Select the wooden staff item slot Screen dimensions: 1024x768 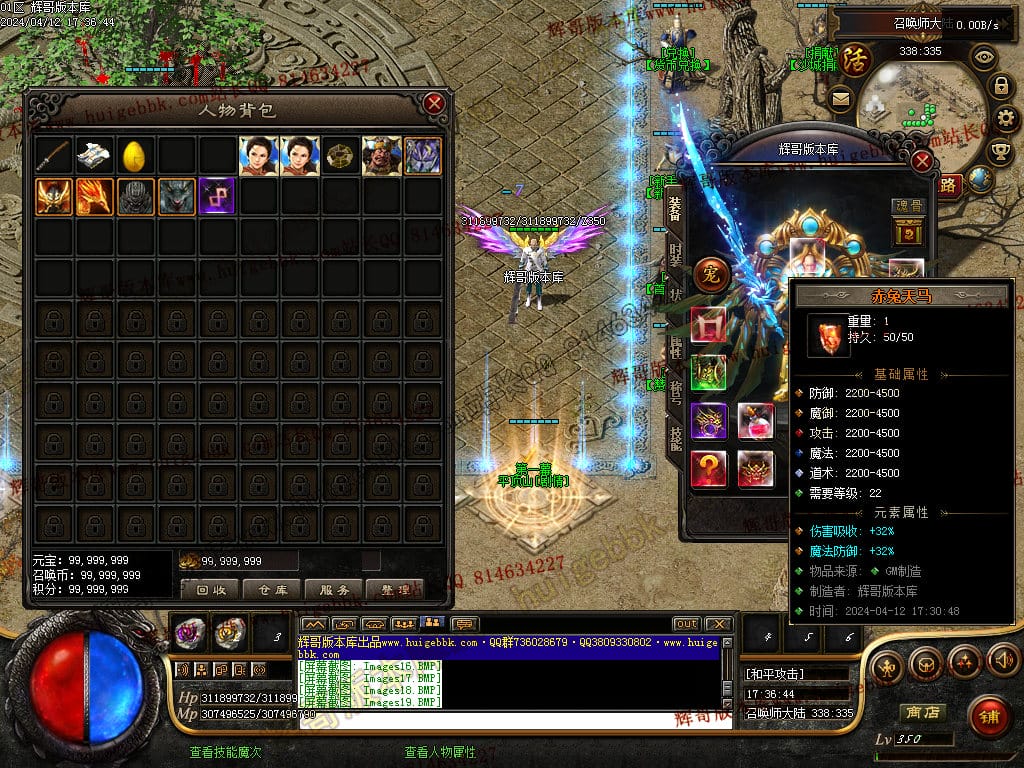point(53,156)
